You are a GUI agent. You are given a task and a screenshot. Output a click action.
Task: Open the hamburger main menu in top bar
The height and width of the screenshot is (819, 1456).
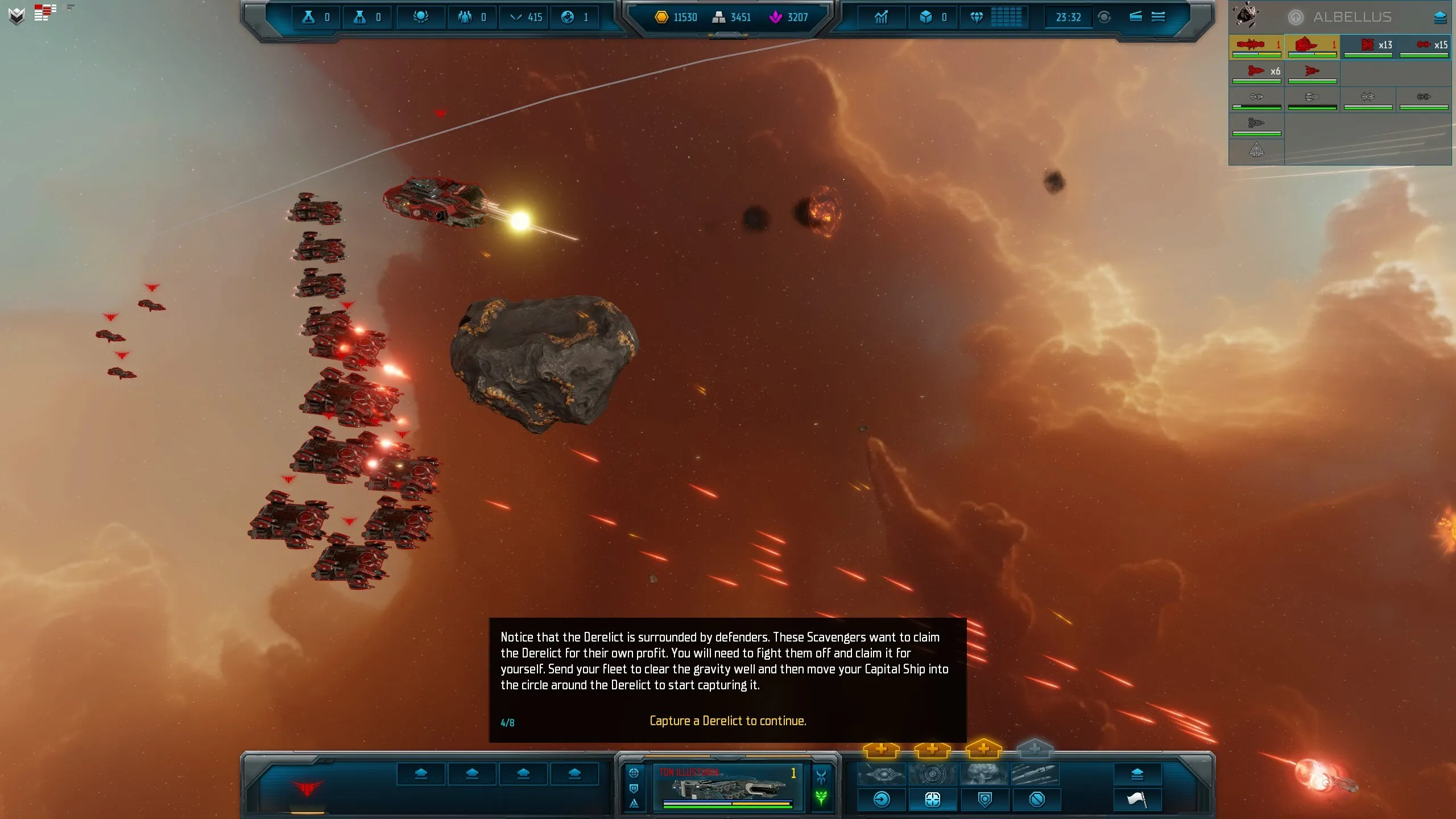pyautogui.click(x=1158, y=17)
